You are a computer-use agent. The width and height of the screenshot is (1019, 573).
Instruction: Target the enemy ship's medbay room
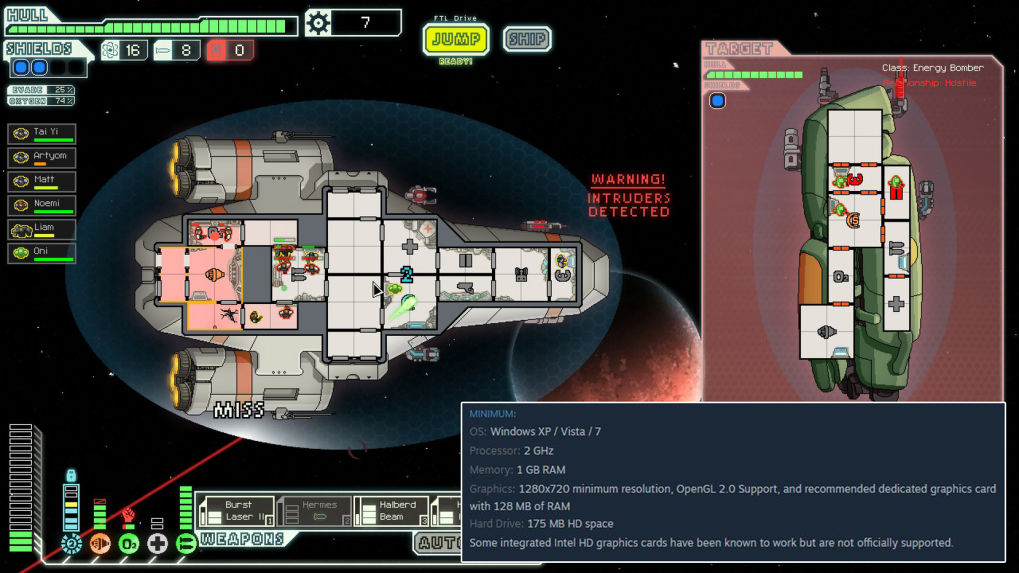click(896, 303)
